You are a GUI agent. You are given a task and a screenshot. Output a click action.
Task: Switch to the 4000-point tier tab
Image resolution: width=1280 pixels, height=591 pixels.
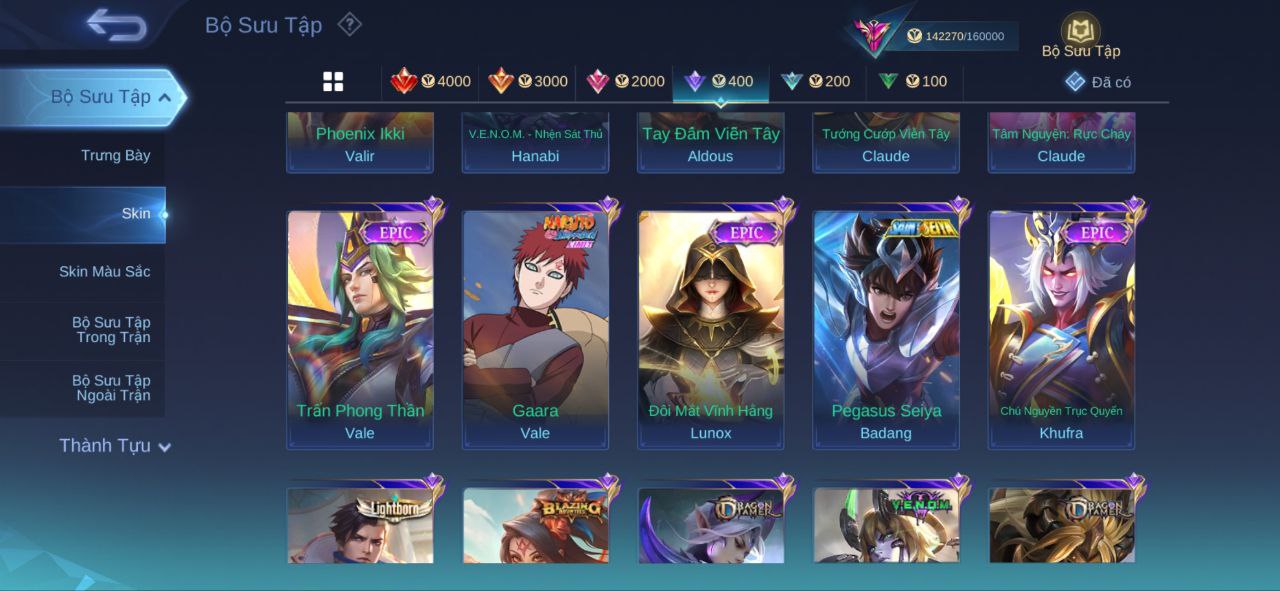[x=431, y=82]
